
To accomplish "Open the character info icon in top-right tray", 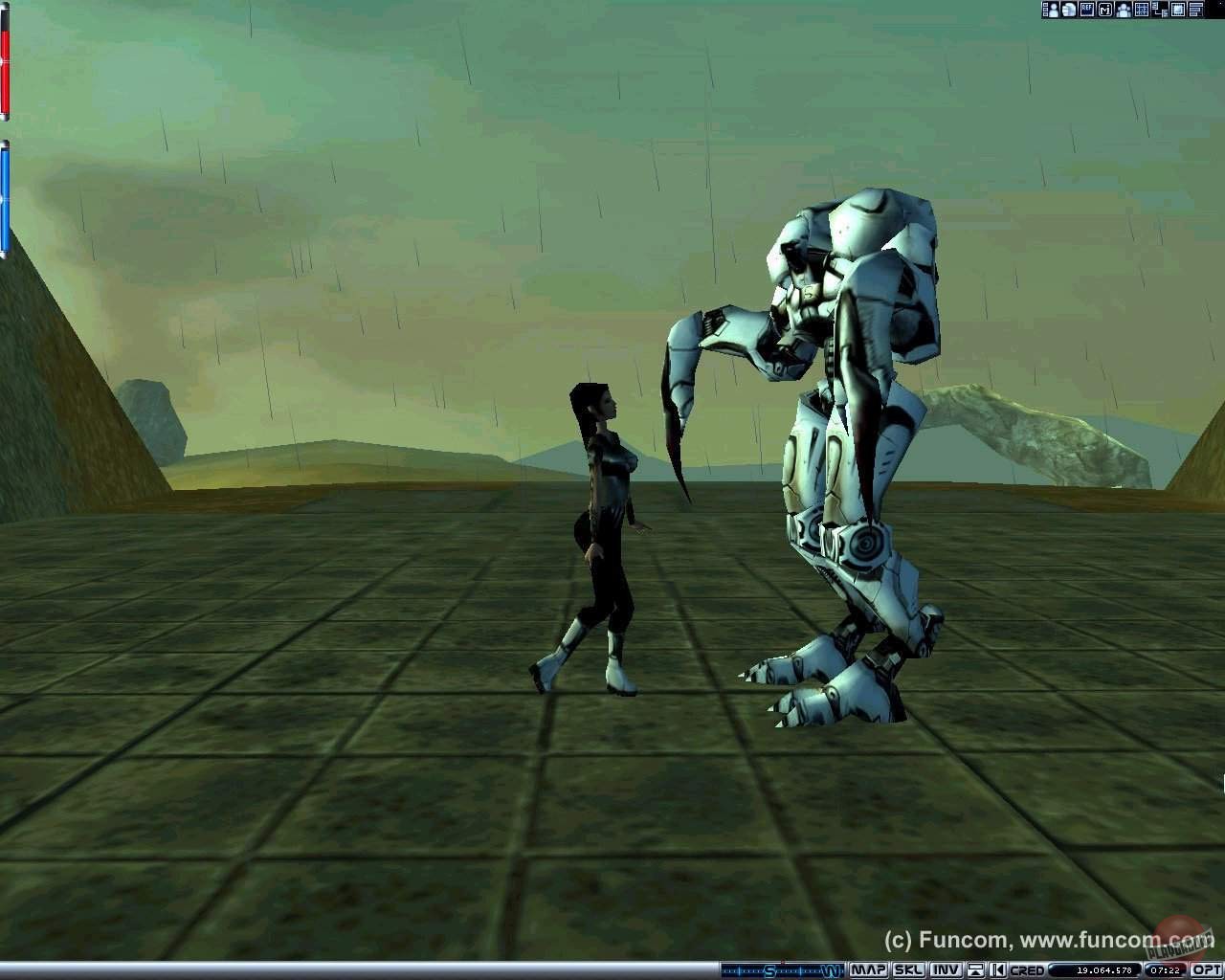I will (x=1049, y=9).
